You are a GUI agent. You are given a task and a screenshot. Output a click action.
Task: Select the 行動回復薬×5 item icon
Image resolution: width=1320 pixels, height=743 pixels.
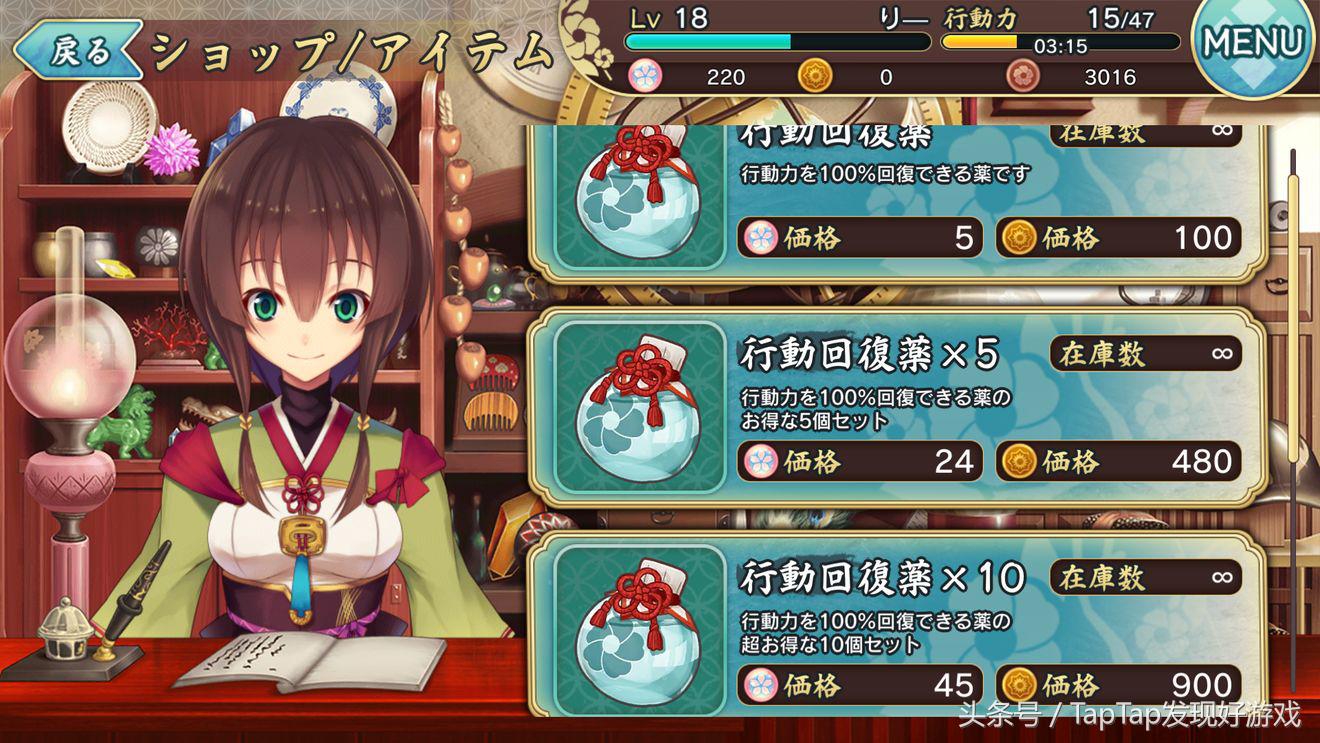640,407
